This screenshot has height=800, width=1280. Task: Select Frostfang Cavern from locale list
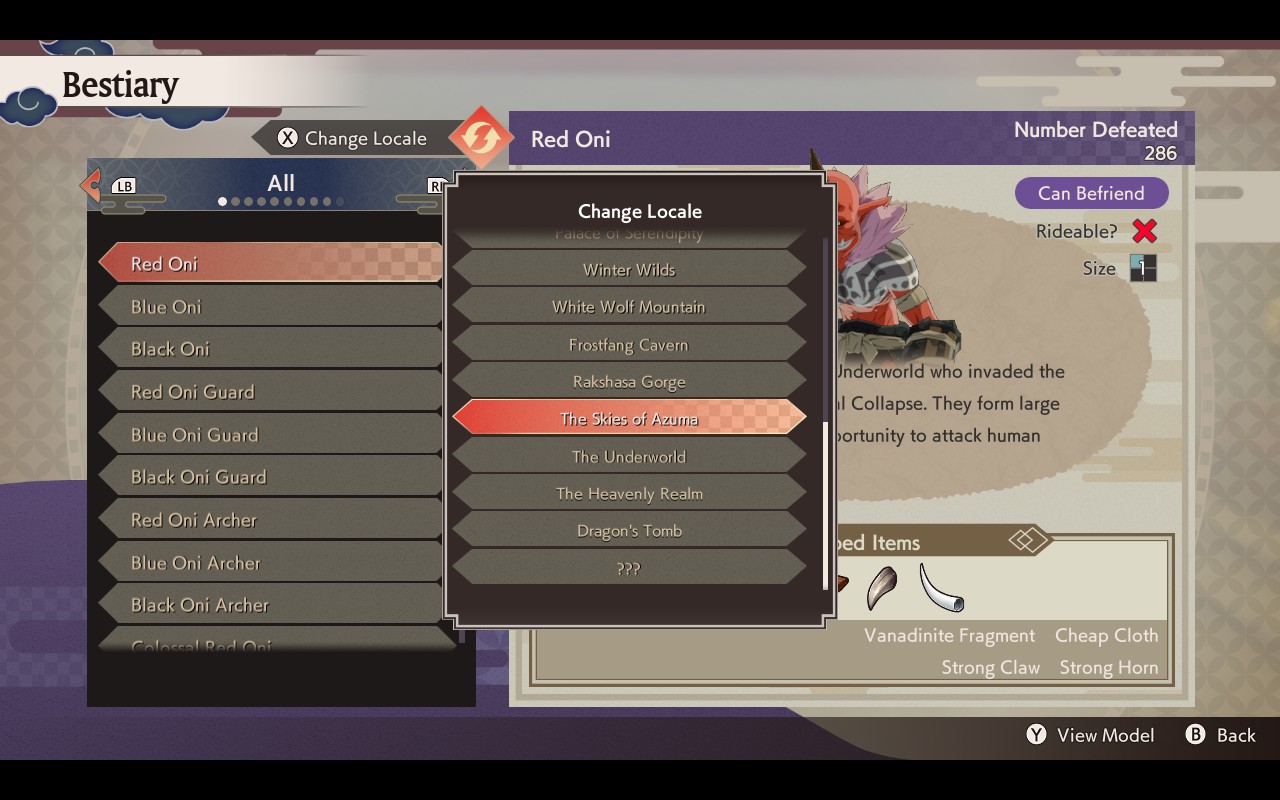[x=629, y=345]
